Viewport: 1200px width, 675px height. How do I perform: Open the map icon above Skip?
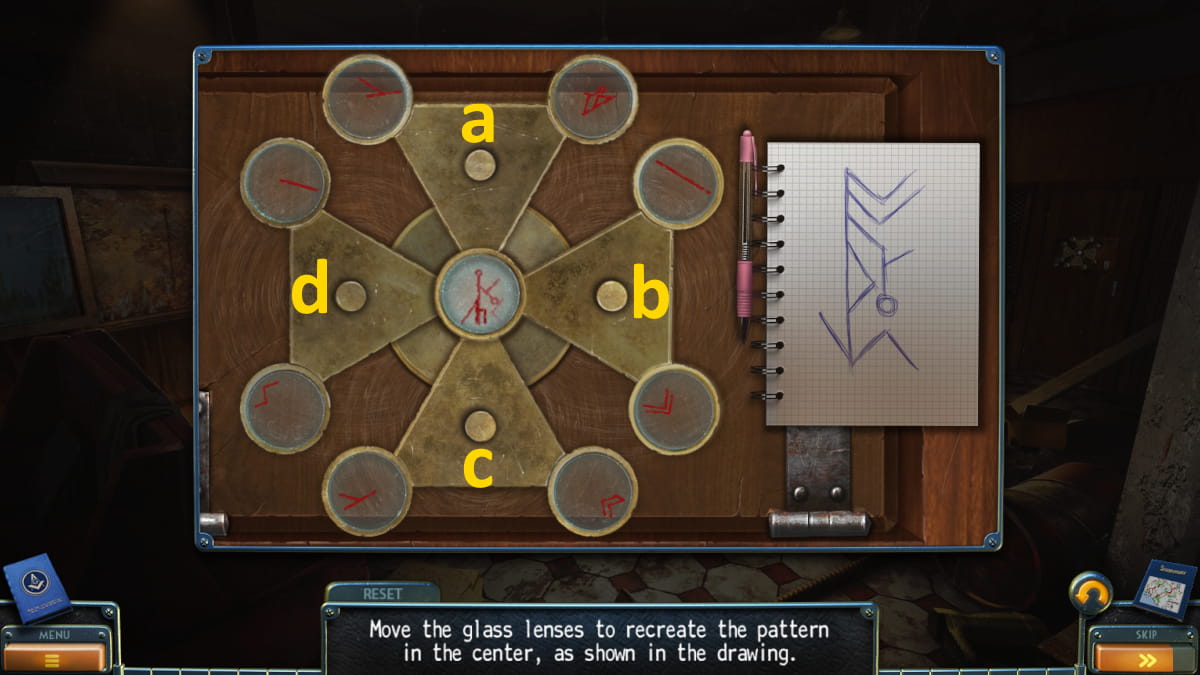click(x=1163, y=590)
